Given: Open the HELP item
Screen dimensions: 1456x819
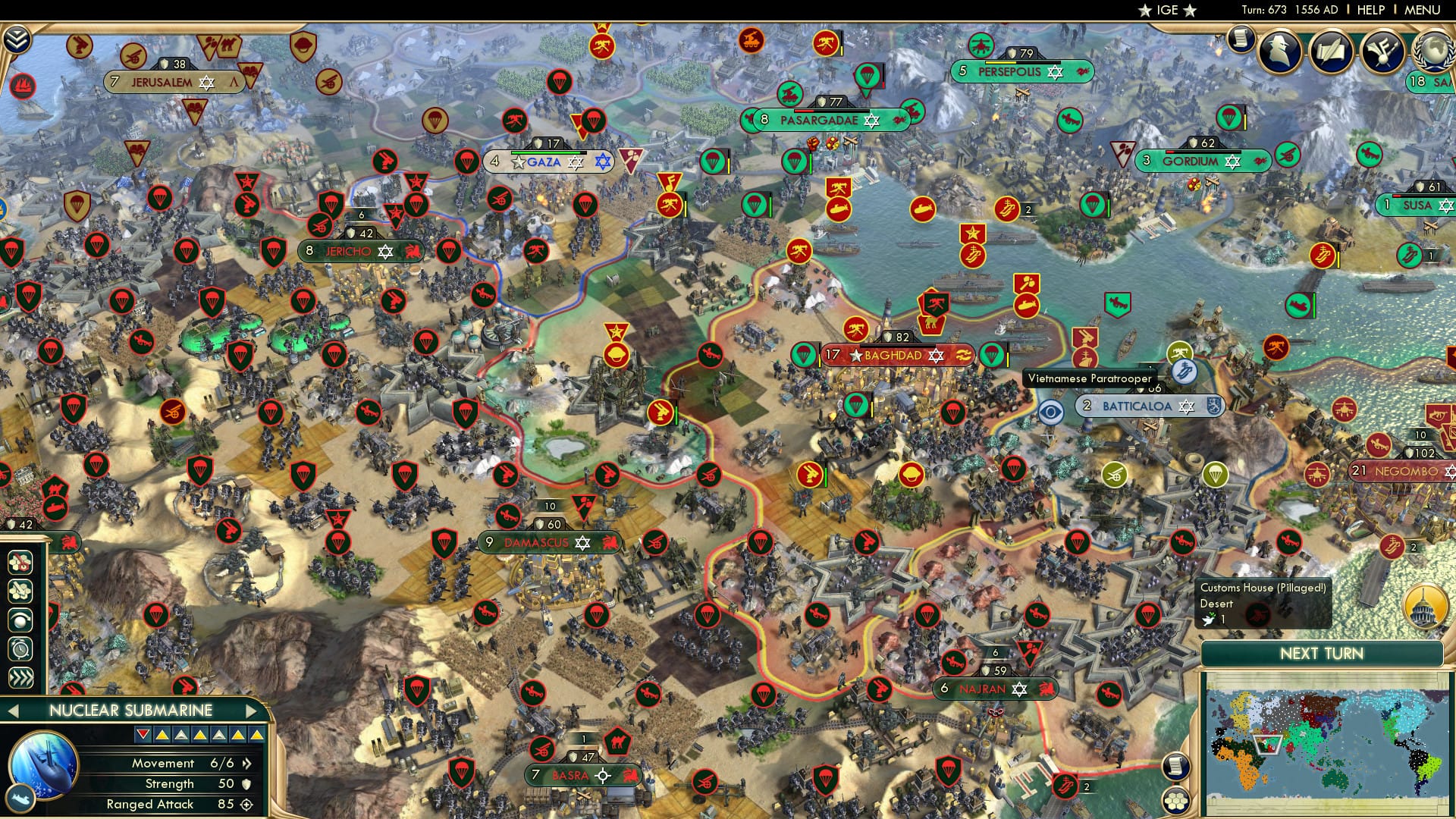Looking at the screenshot, I should [x=1370, y=10].
